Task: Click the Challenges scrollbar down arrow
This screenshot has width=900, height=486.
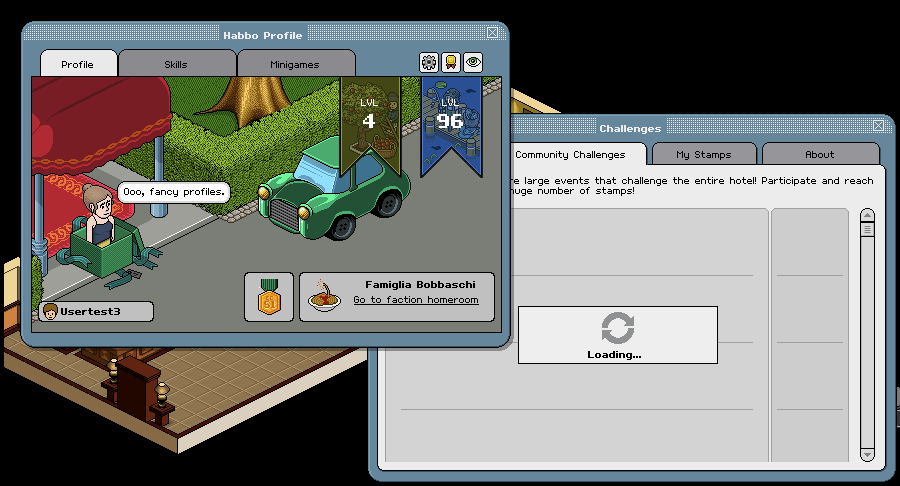Action: click(x=867, y=454)
